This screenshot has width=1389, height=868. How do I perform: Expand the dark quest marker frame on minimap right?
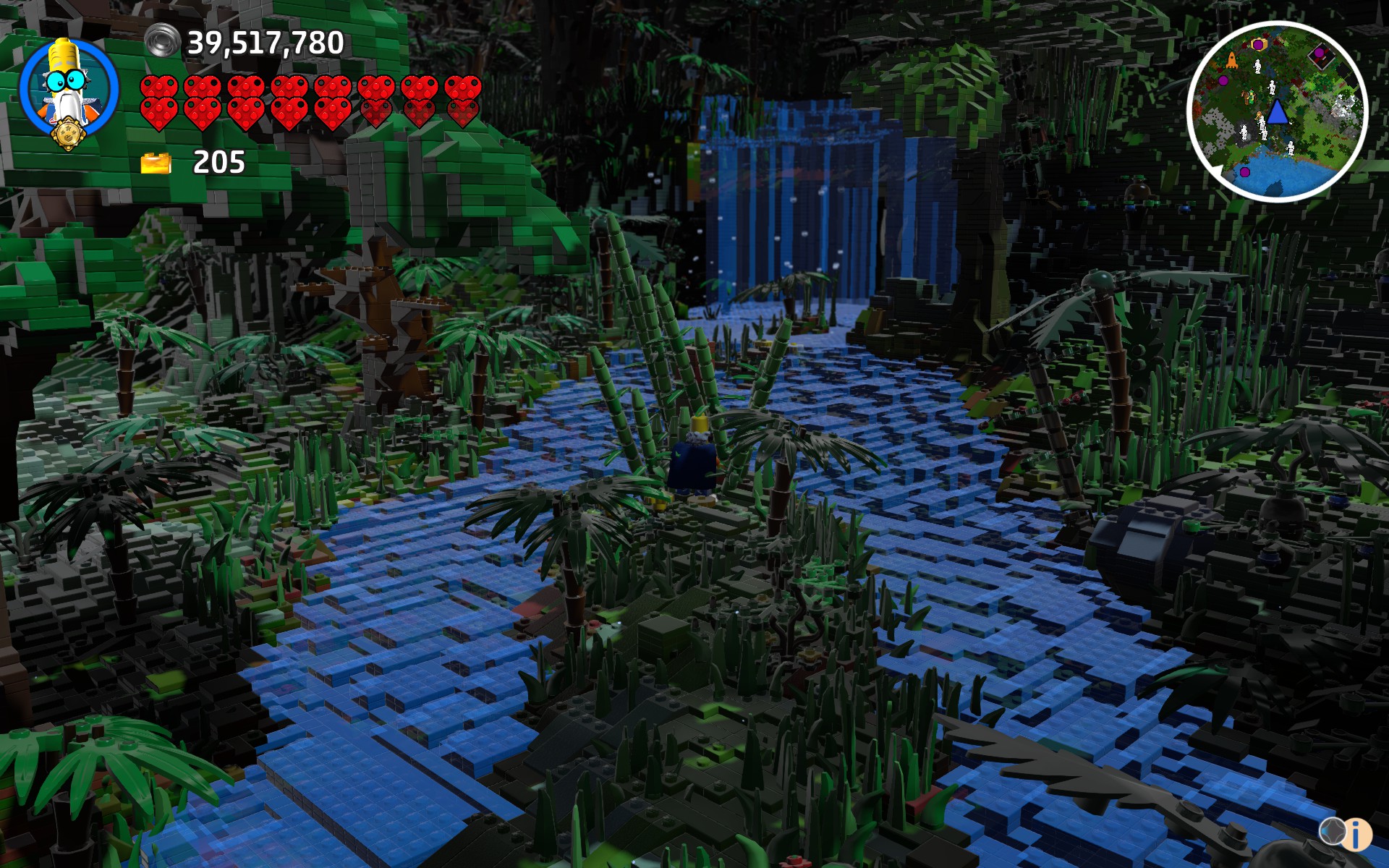click(1321, 56)
